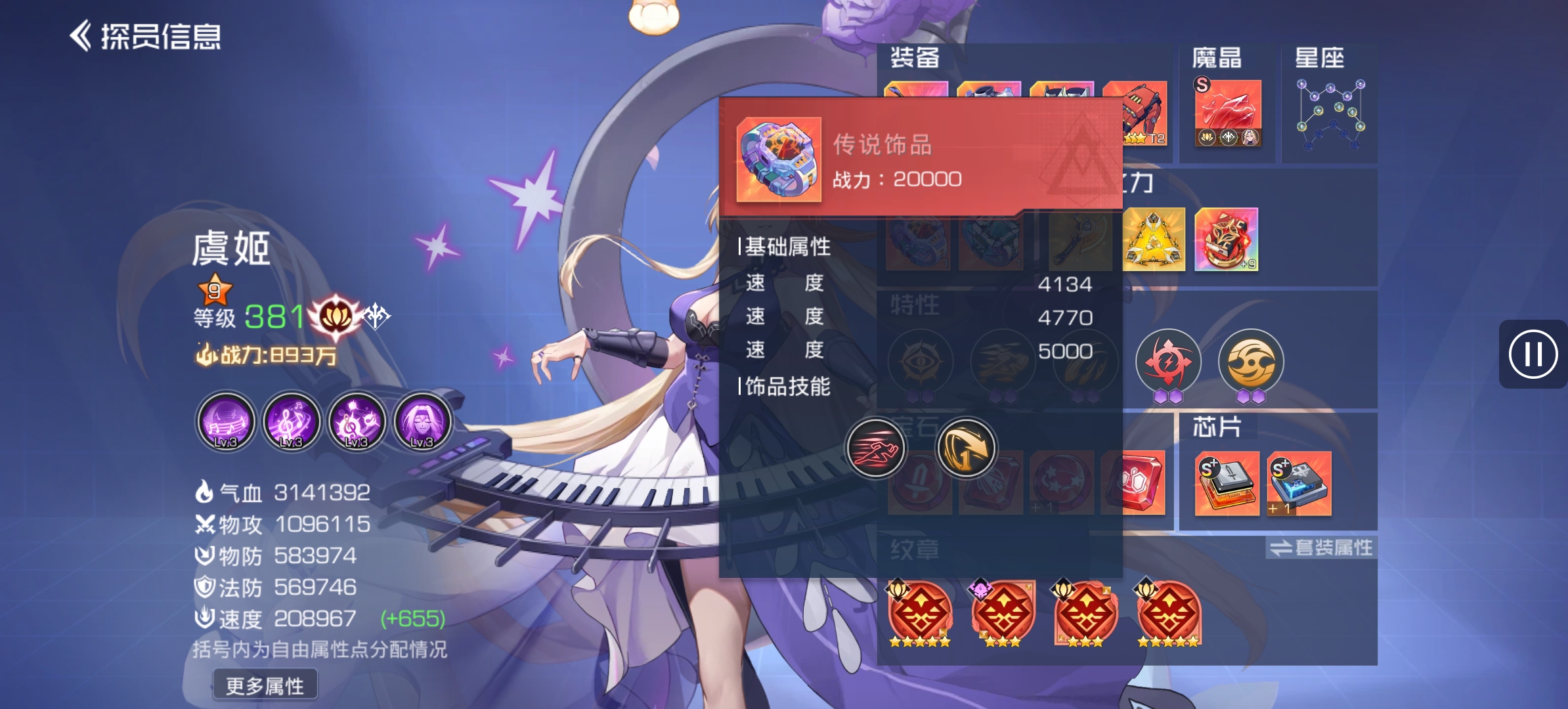Open the 装备 equipment panel header
Screen dimensions: 1568x709
coord(915,58)
